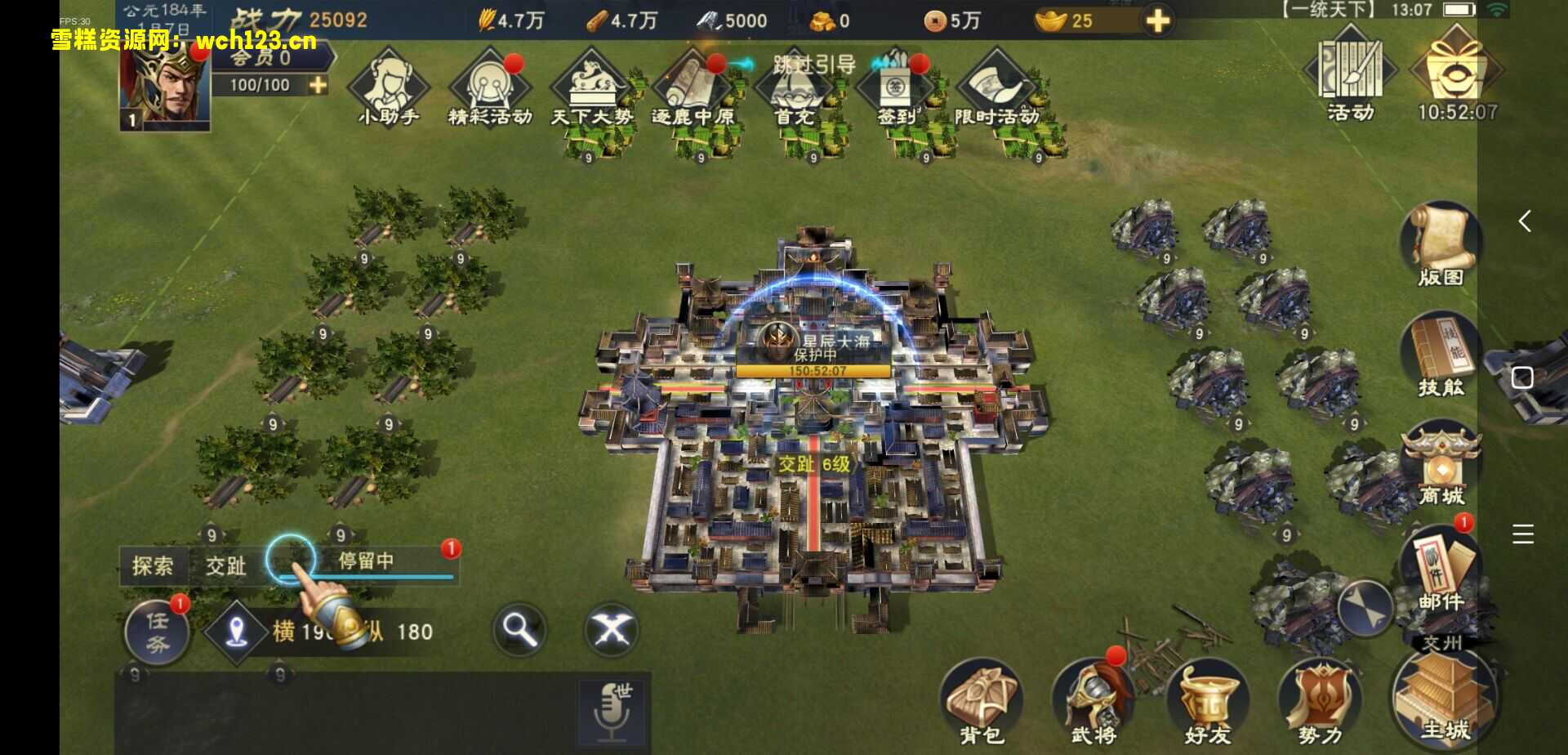Screen dimensions: 1568x755
Task: Open the 天下大势 icon
Action: [x=591, y=87]
